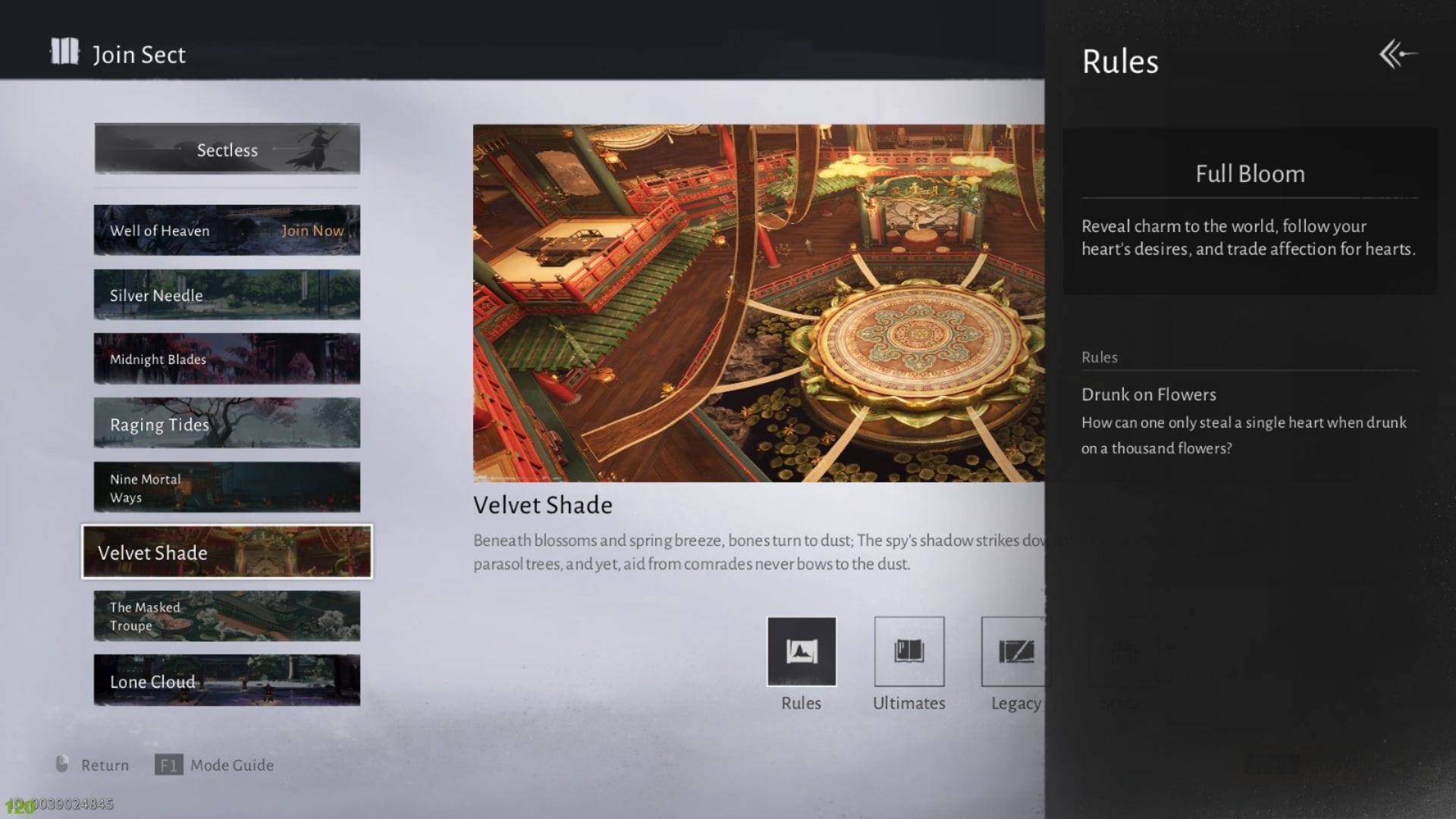Select the Raging Tides sect

[226, 424]
